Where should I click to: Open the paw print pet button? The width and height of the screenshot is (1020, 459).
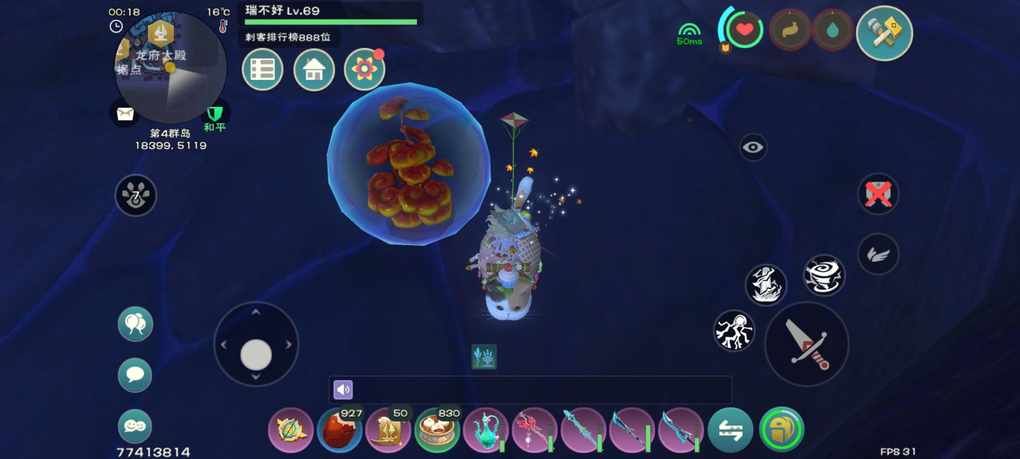point(135,195)
